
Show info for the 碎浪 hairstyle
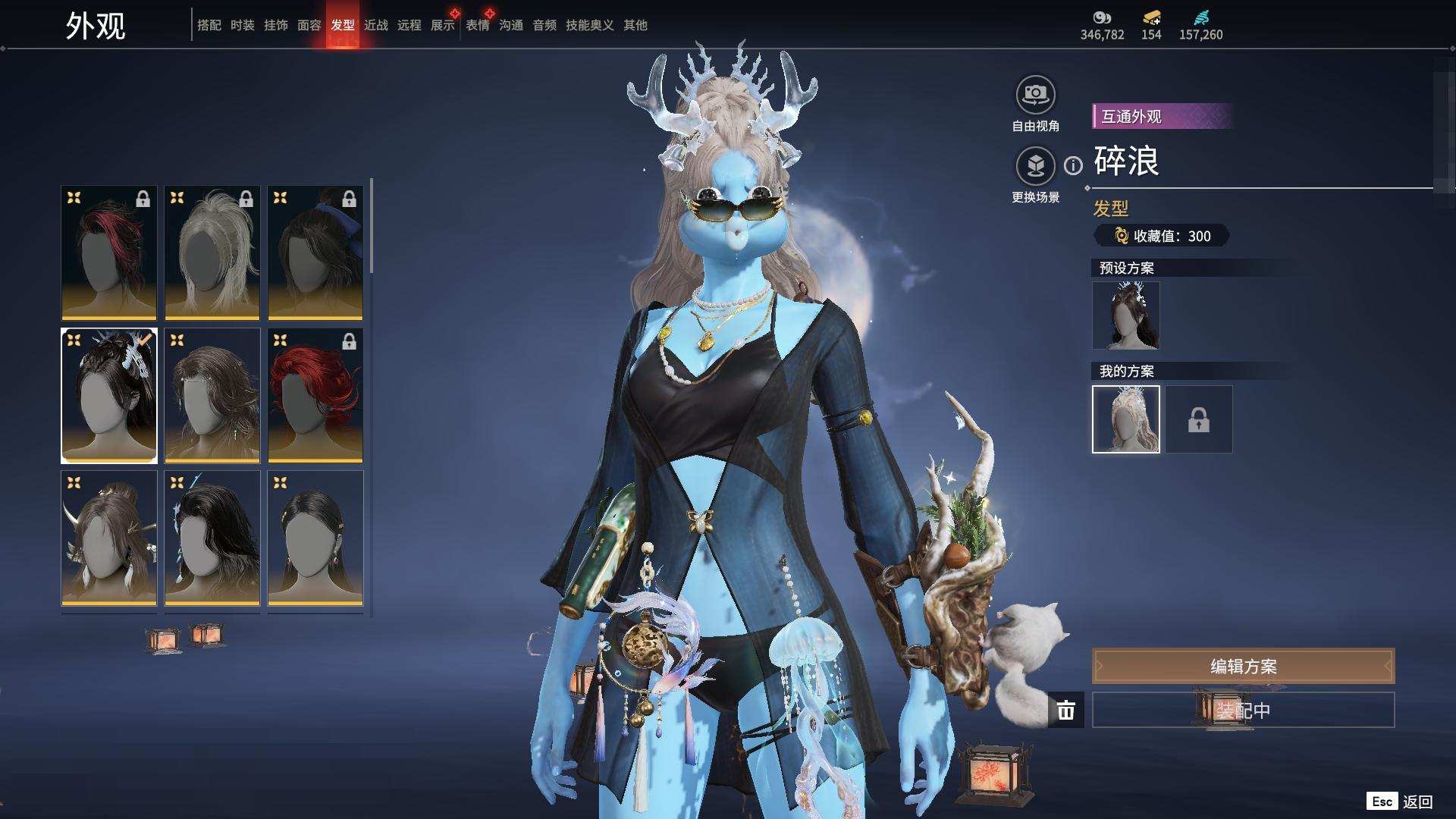[x=1073, y=165]
